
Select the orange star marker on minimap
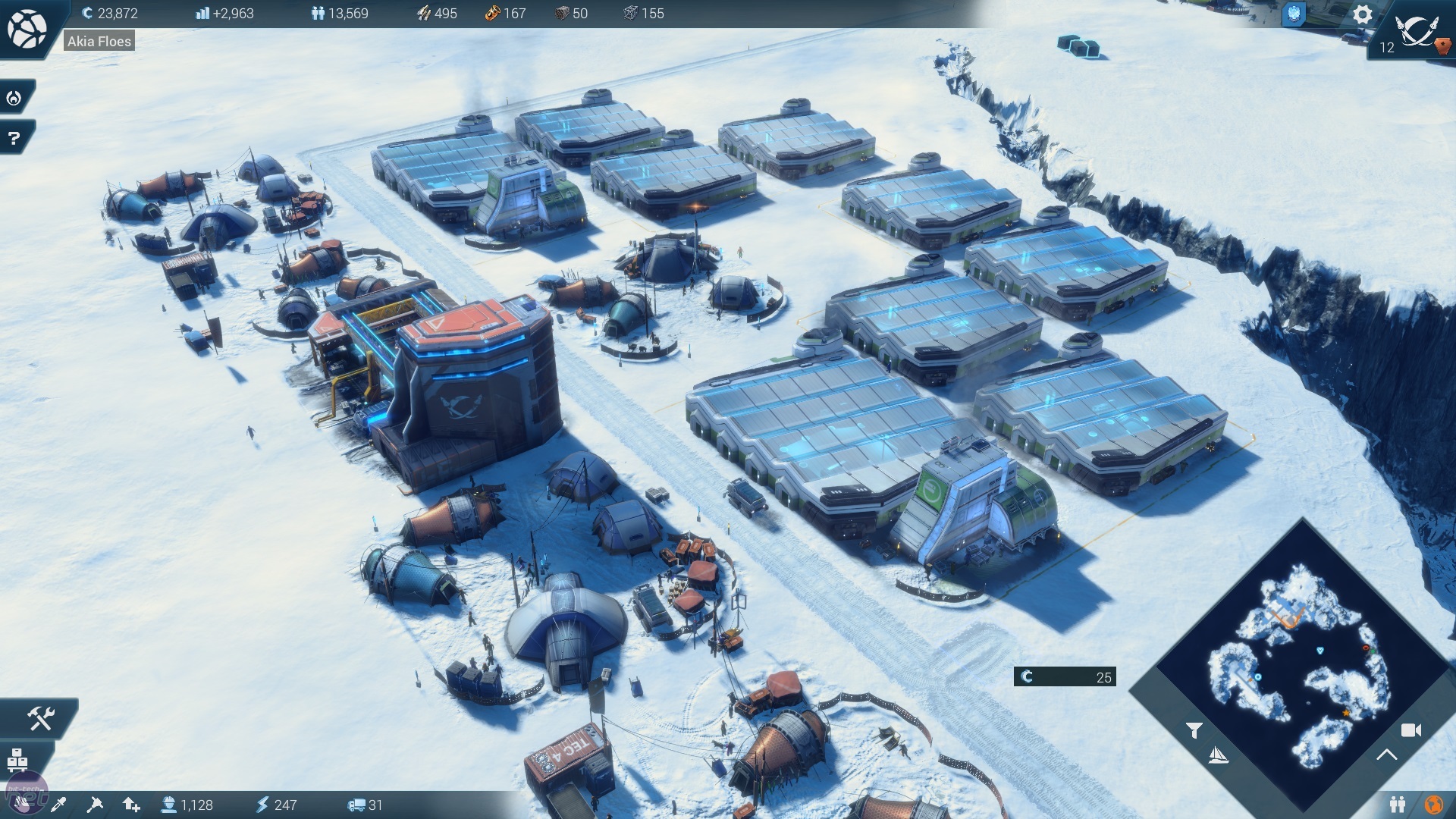[x=1346, y=713]
